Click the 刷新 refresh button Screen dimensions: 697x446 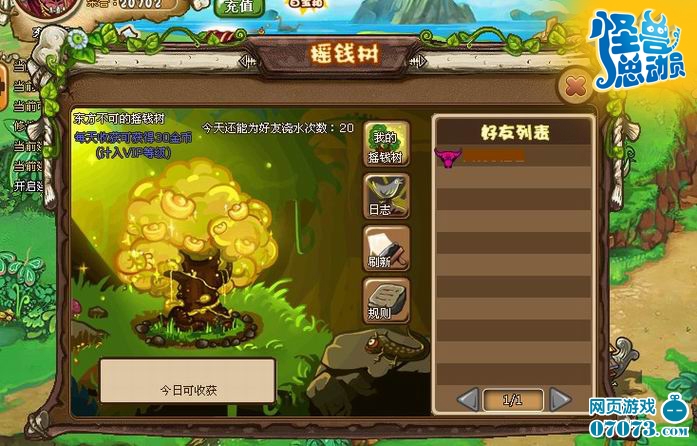click(x=385, y=248)
